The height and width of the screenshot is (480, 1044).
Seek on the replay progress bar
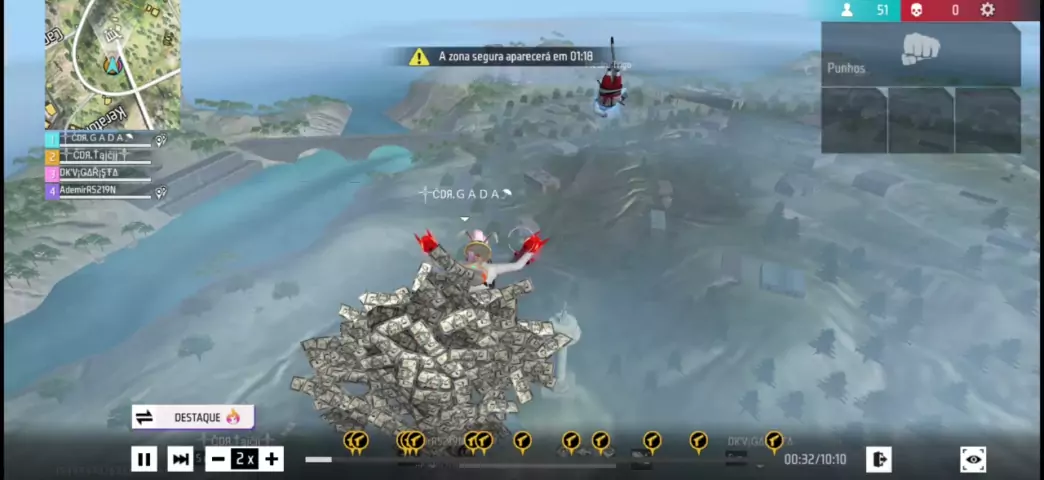pos(540,460)
